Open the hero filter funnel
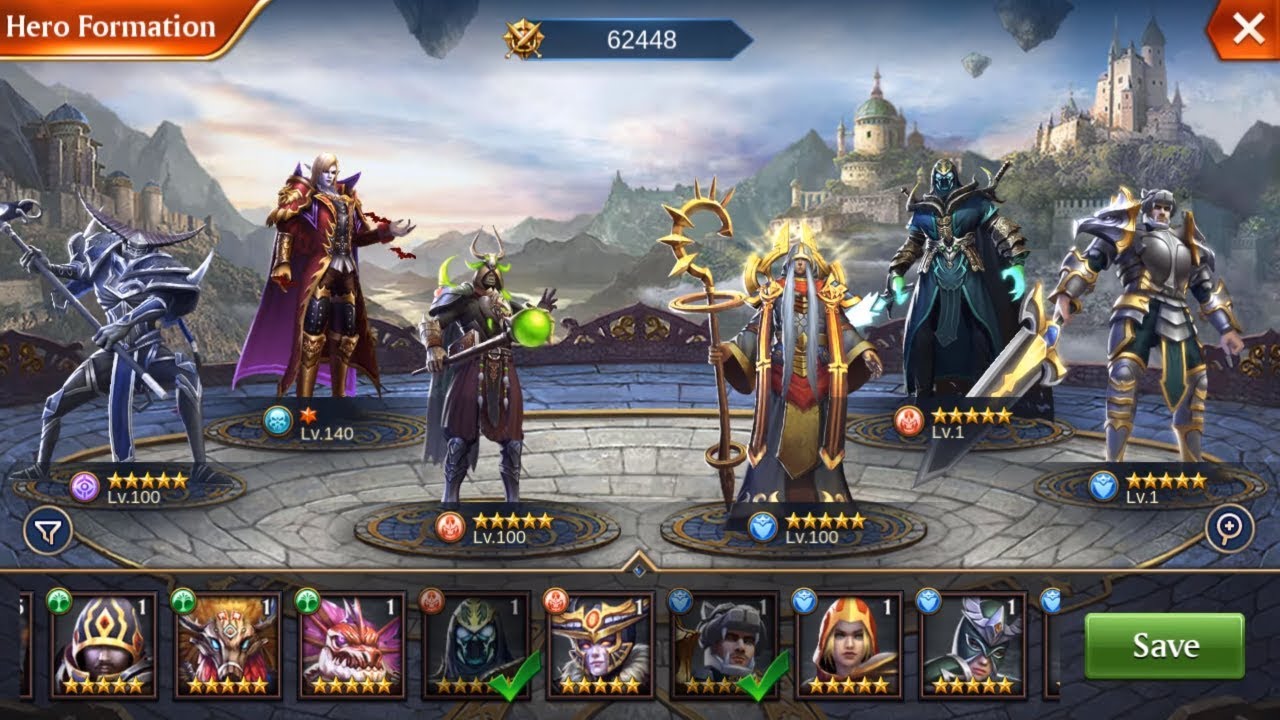The height and width of the screenshot is (720, 1280). click(x=48, y=531)
